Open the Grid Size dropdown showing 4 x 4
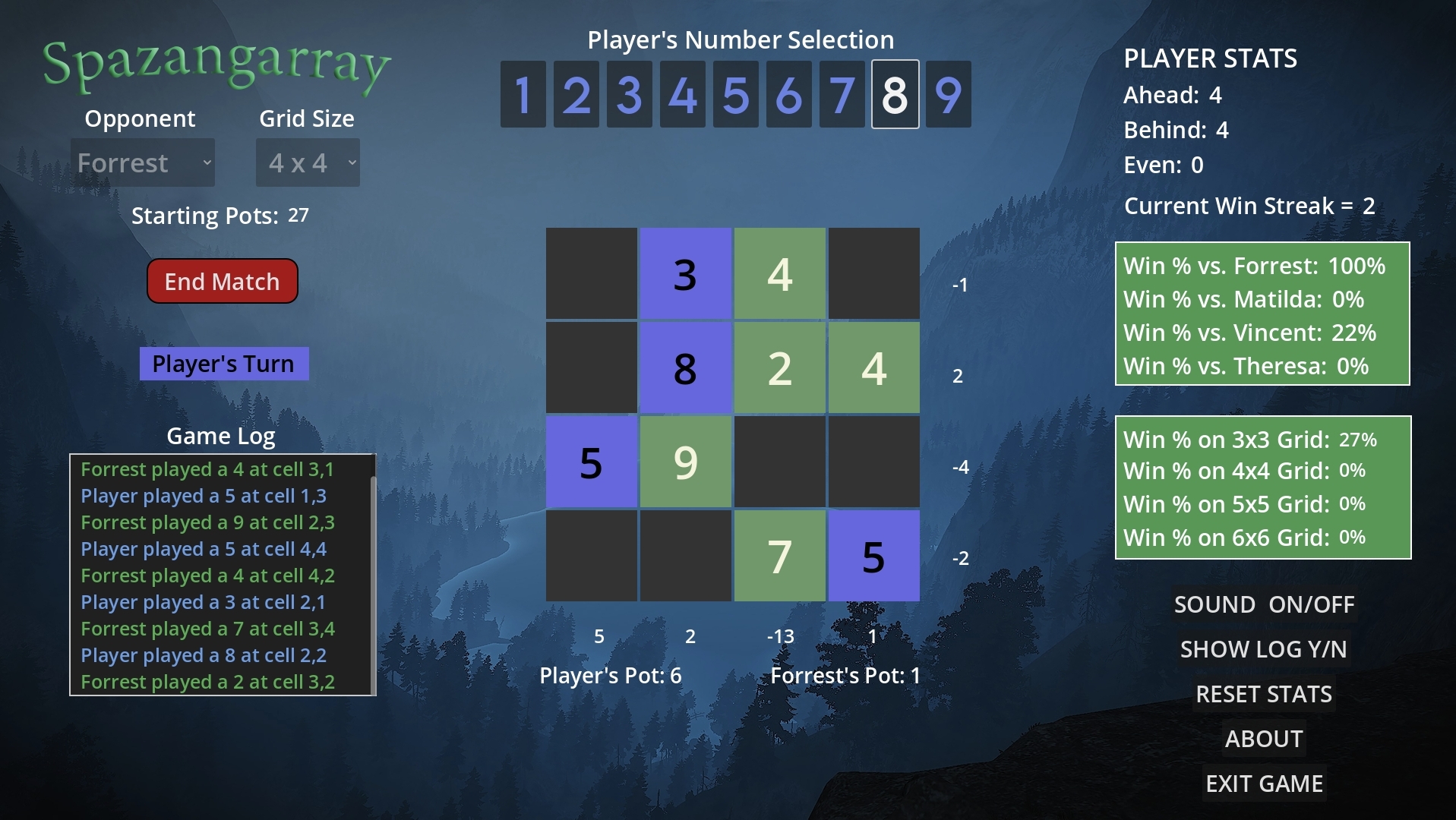The height and width of the screenshot is (820, 1456). (x=307, y=162)
